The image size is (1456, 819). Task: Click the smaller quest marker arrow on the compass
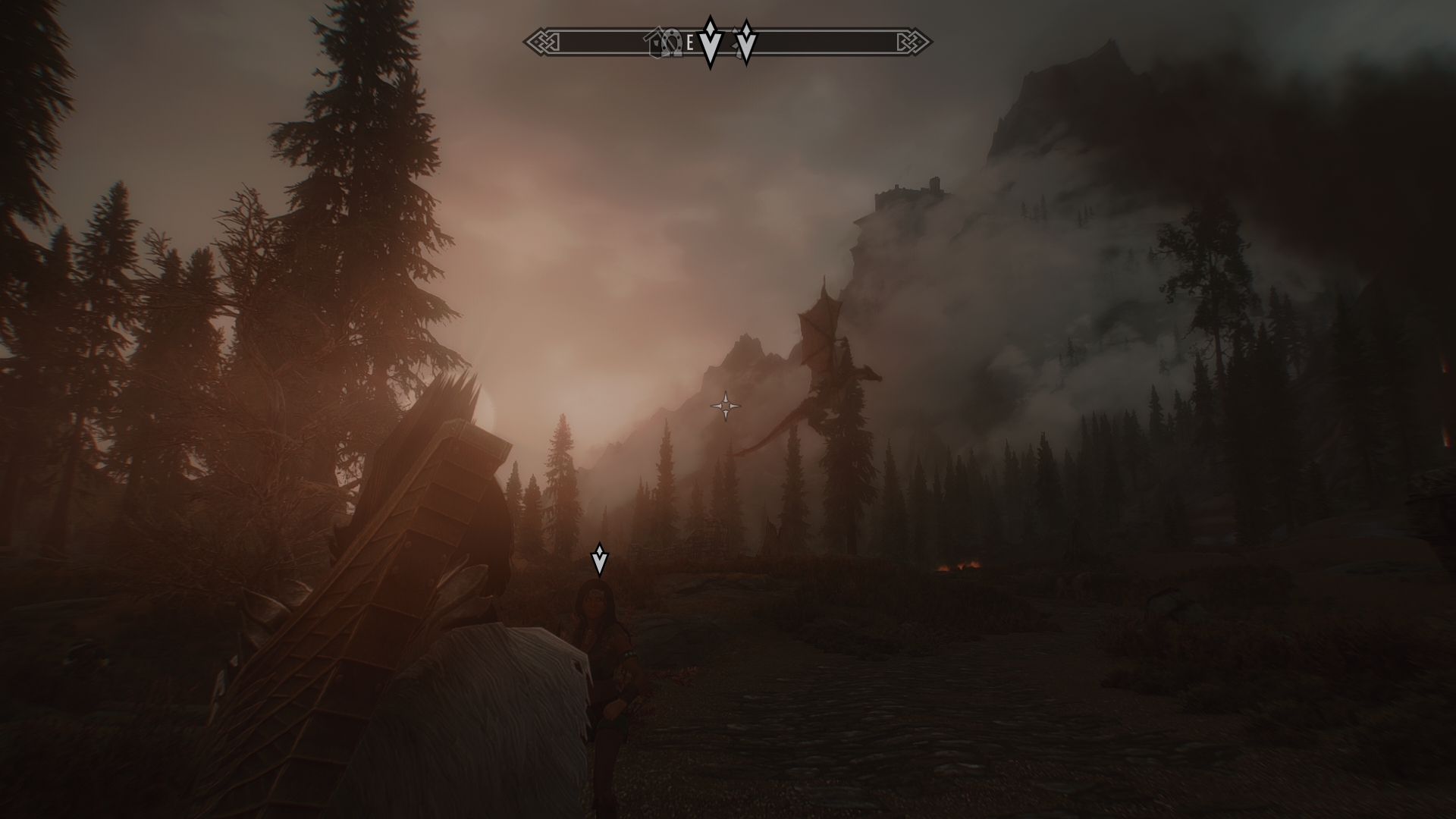pos(746,39)
